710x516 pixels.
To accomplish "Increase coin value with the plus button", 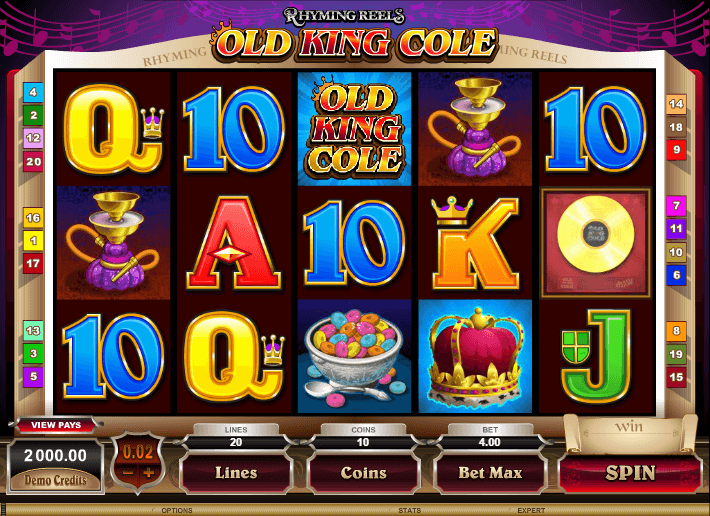I will (149, 472).
